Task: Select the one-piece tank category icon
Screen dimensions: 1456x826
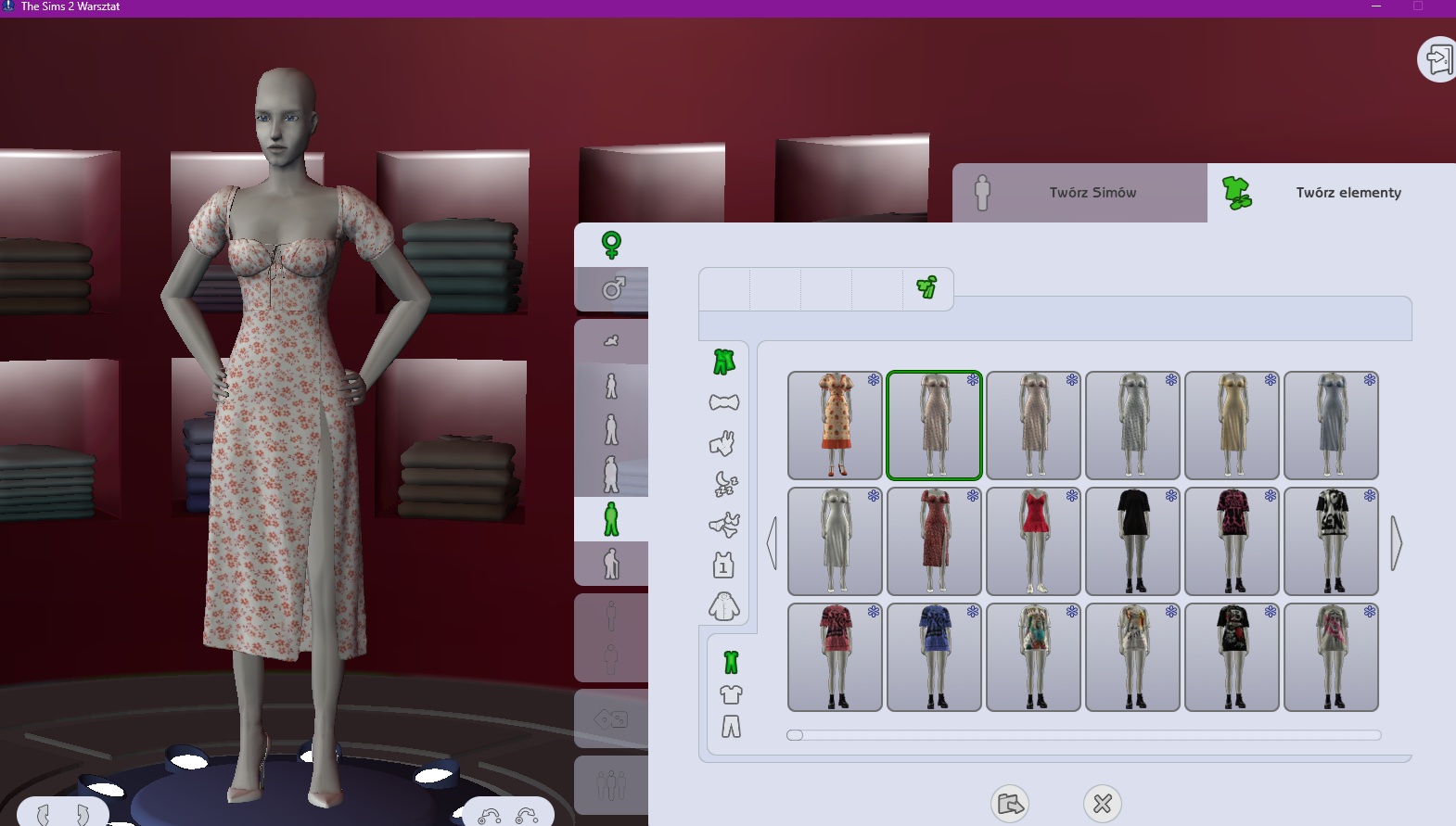Action: point(726,564)
